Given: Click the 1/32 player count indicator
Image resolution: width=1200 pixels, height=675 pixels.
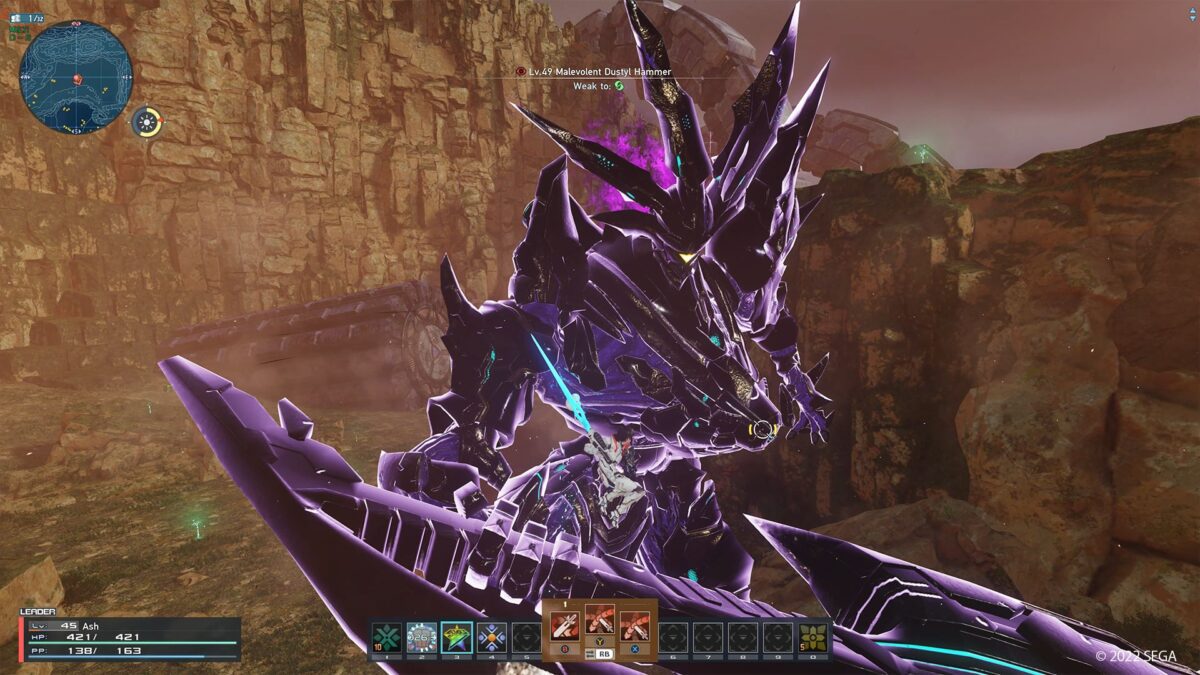Looking at the screenshot, I should [30, 18].
